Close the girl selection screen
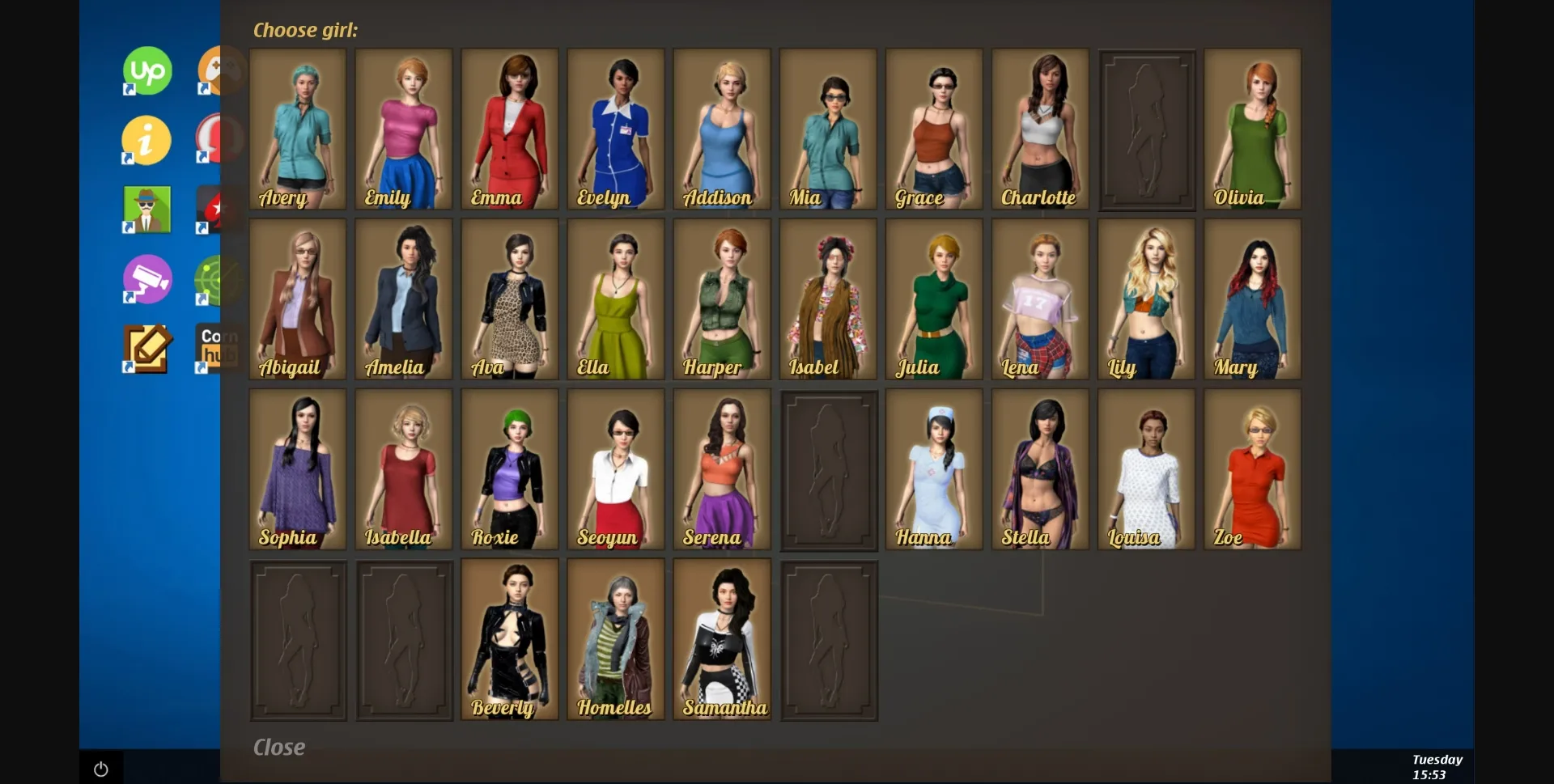 [x=278, y=746]
